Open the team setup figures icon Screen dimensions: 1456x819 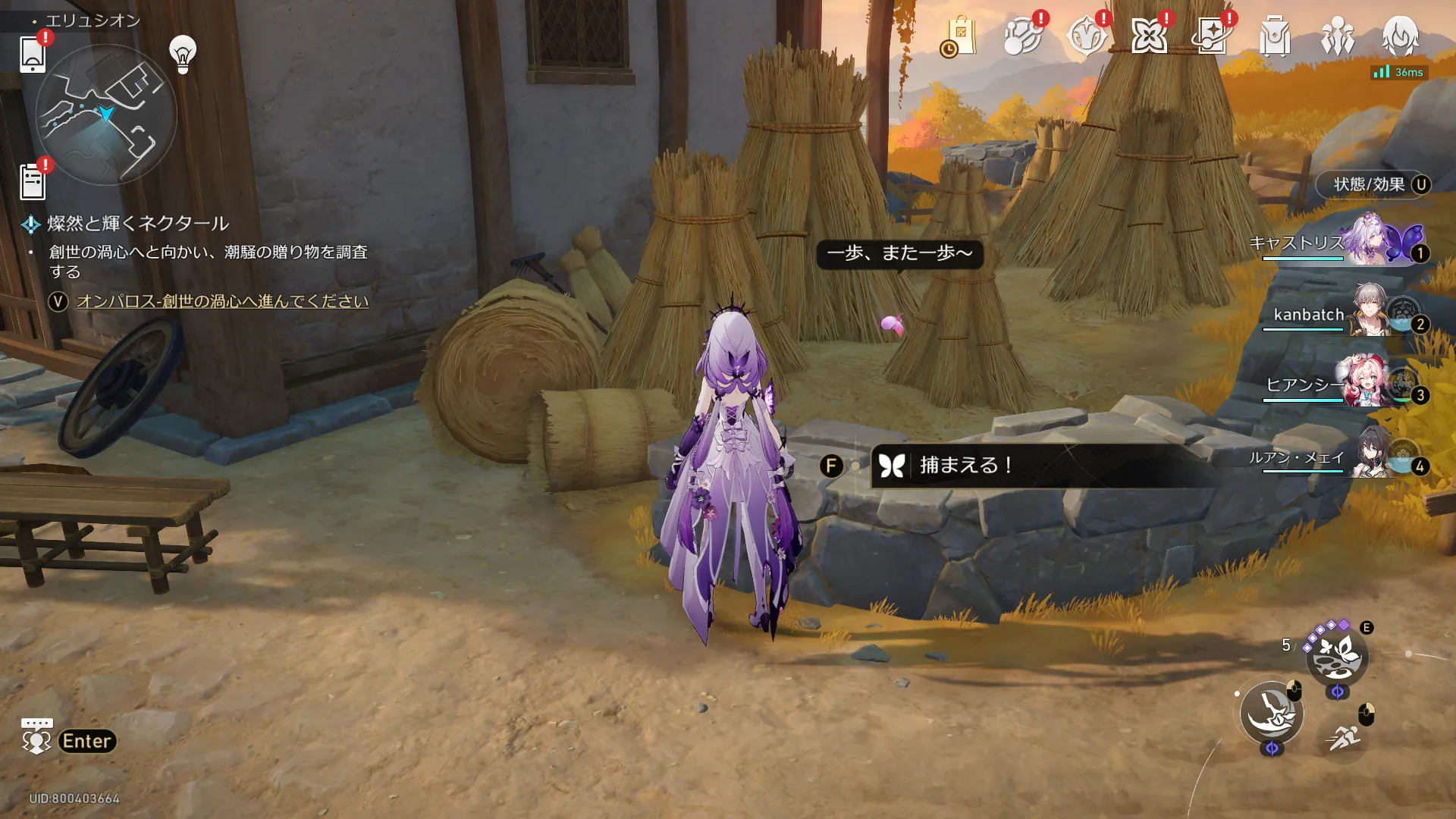(x=1337, y=36)
